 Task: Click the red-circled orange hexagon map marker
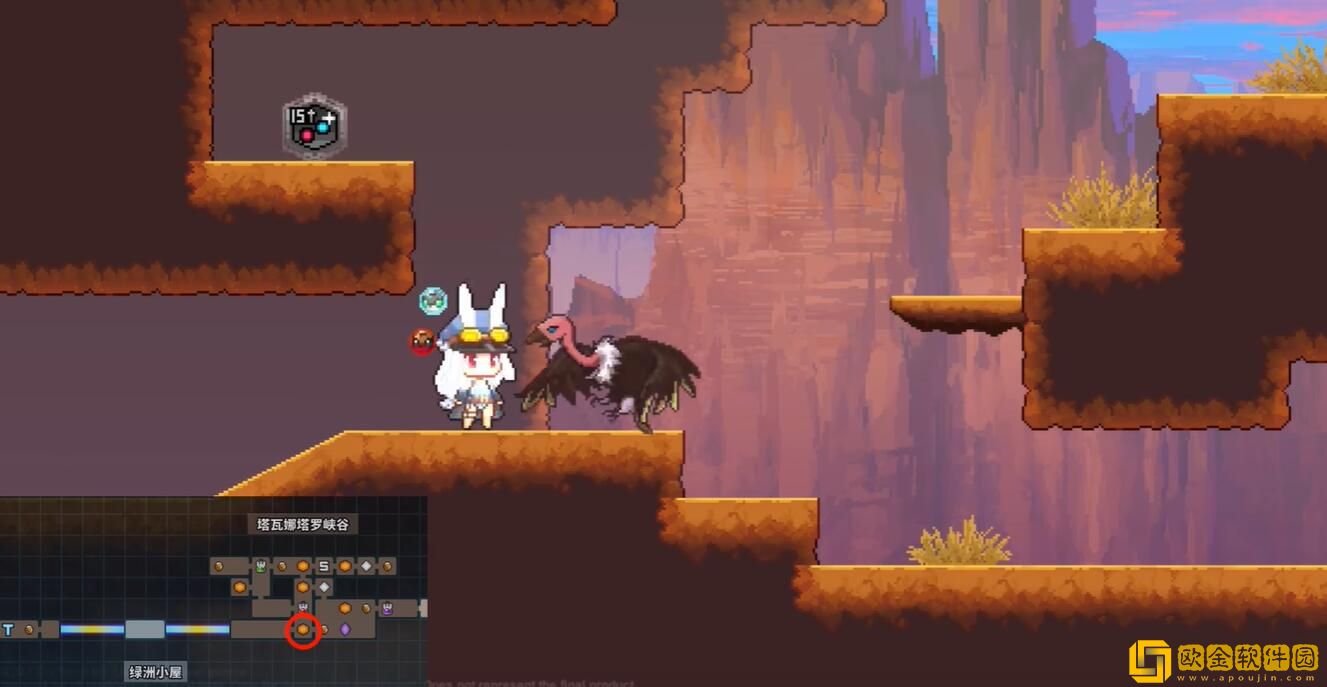tap(303, 630)
